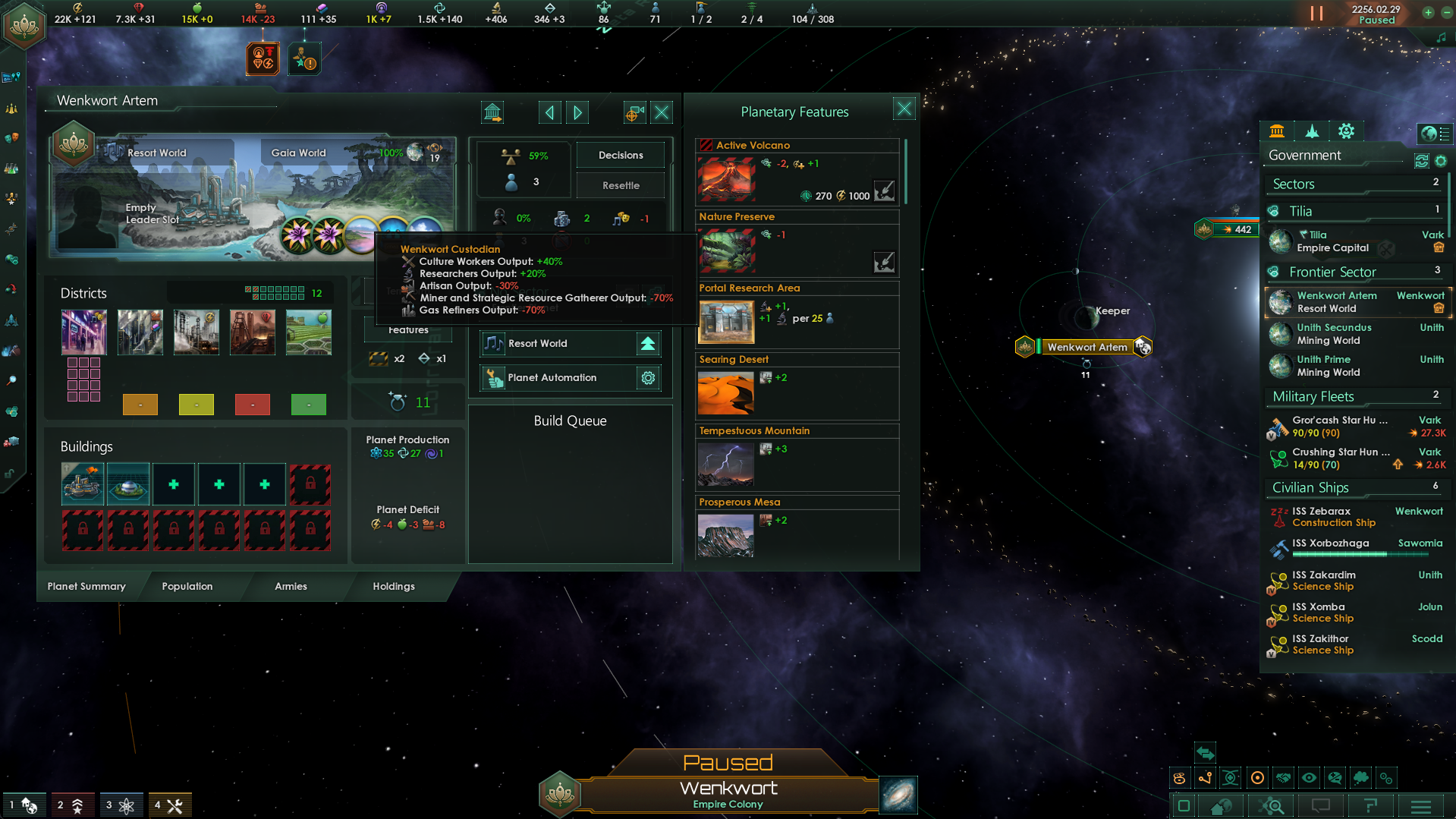Open the galactic community handshake icon

(x=1283, y=777)
